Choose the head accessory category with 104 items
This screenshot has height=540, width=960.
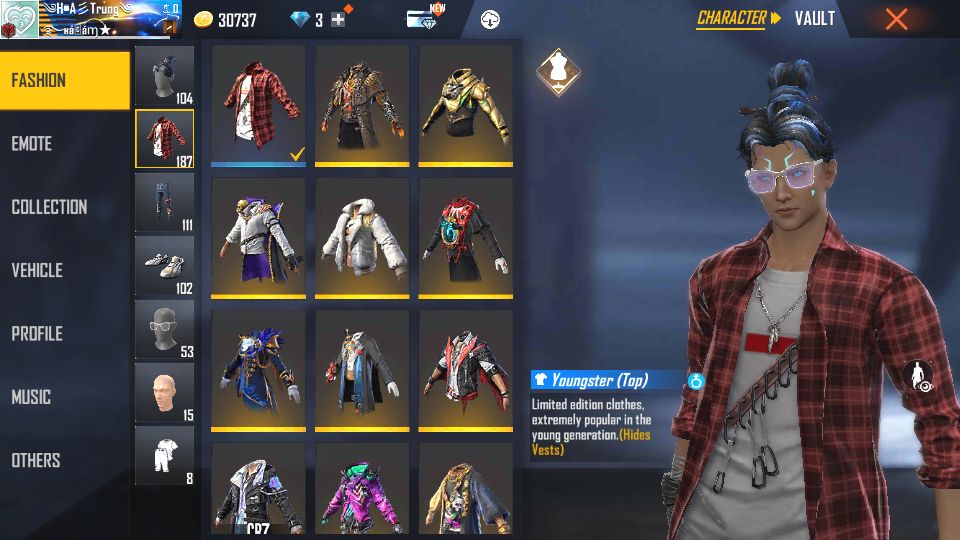tap(164, 75)
